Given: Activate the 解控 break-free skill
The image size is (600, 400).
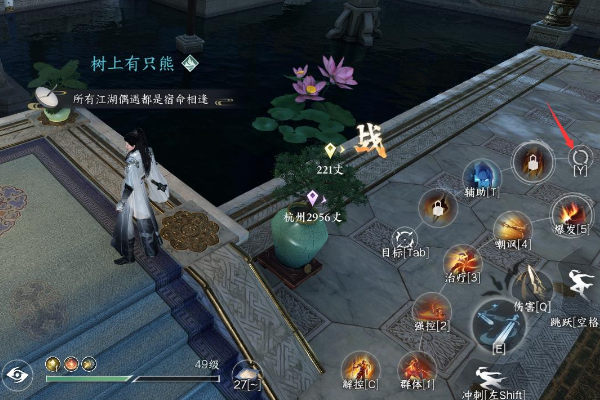Looking at the screenshot, I should 358,366.
